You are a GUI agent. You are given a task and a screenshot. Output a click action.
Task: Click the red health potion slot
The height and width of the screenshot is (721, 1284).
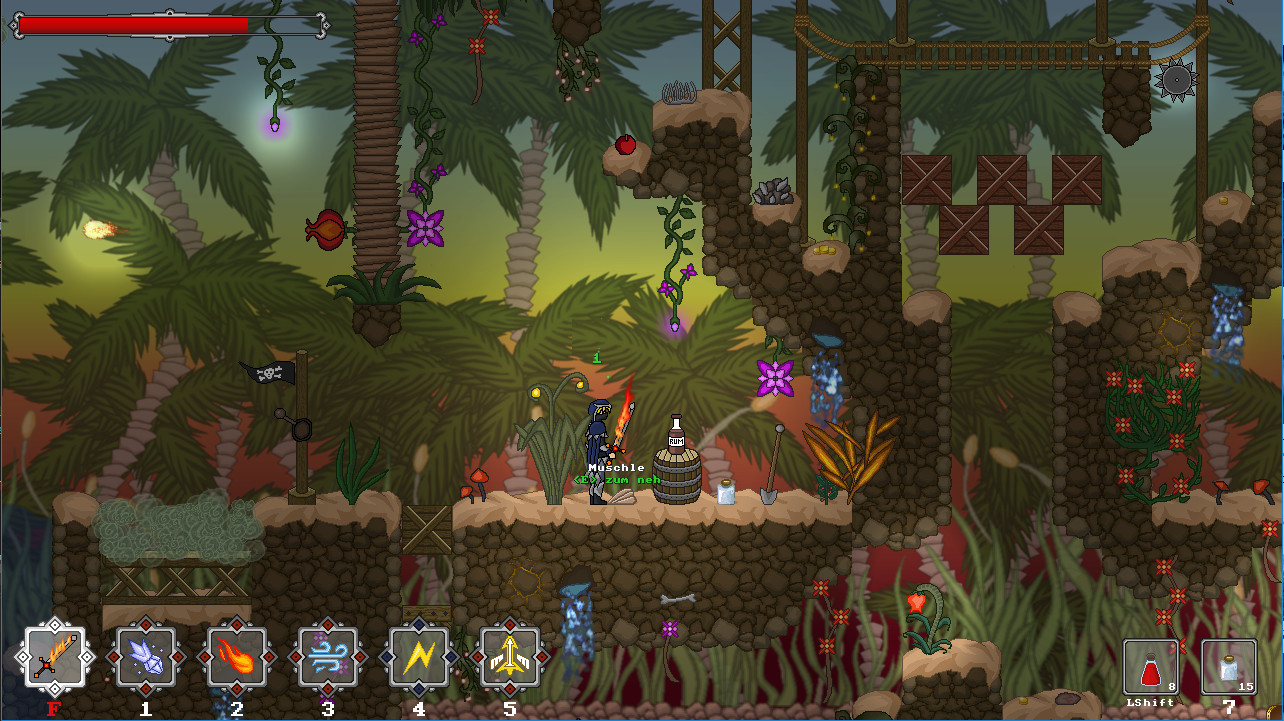[1150, 667]
